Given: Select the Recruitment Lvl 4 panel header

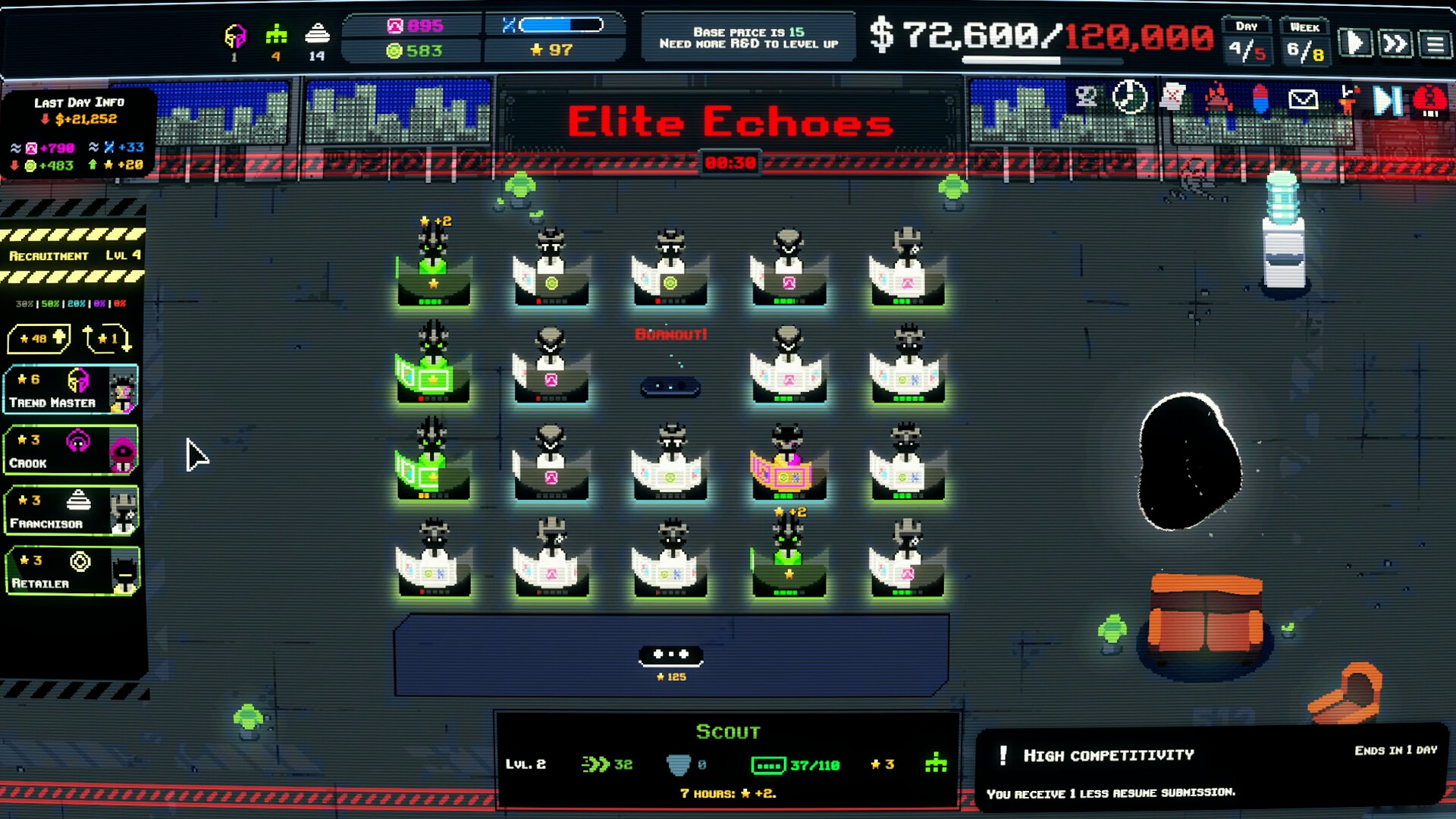Looking at the screenshot, I should [73, 256].
